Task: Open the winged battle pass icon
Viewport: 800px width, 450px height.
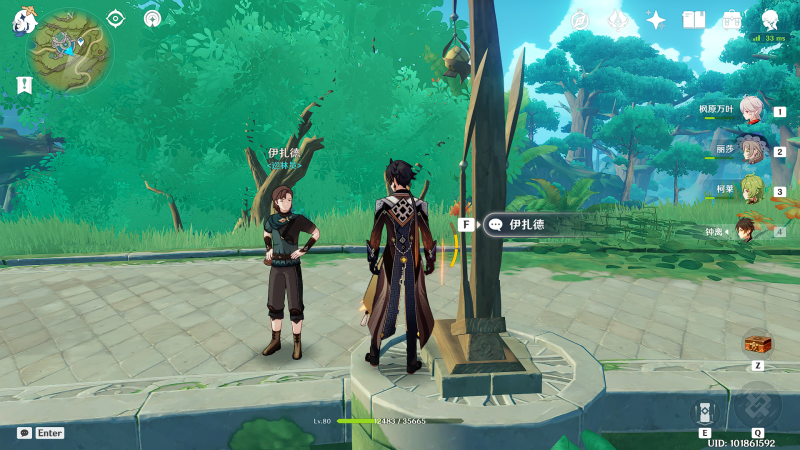Action: click(x=617, y=20)
